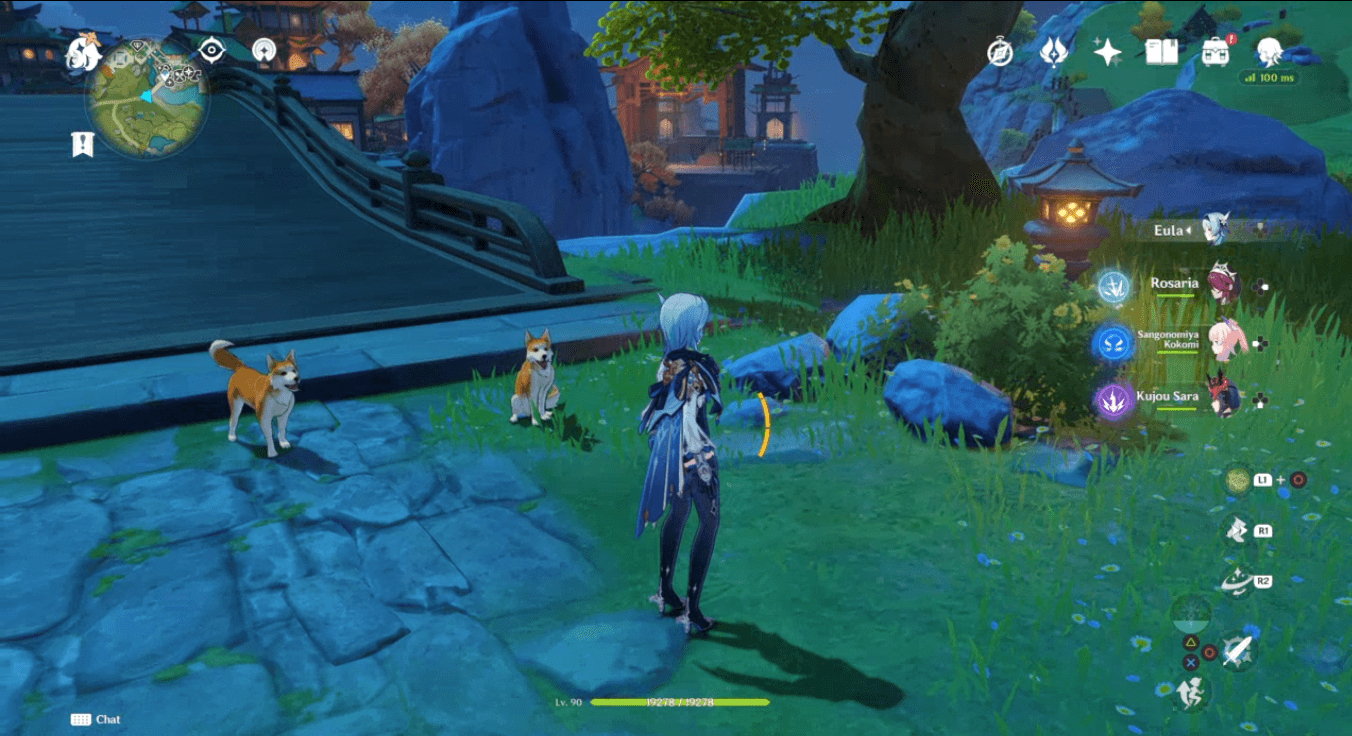Trigger Kokomi's Hydro elemental burst icon

1112,344
